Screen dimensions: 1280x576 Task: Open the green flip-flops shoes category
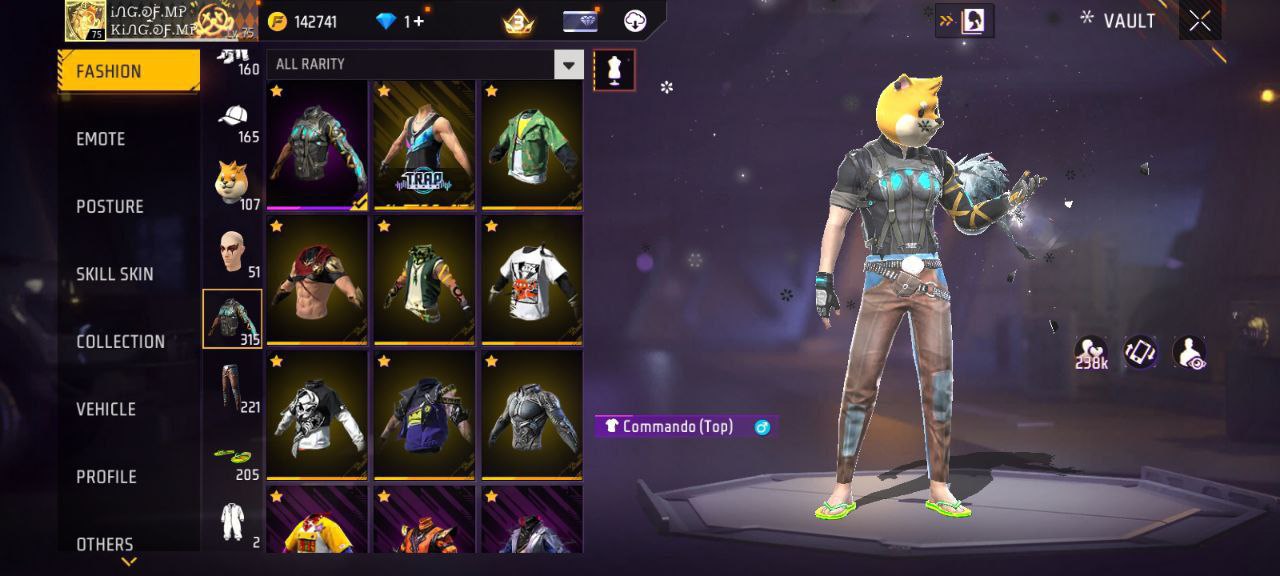pyautogui.click(x=233, y=458)
